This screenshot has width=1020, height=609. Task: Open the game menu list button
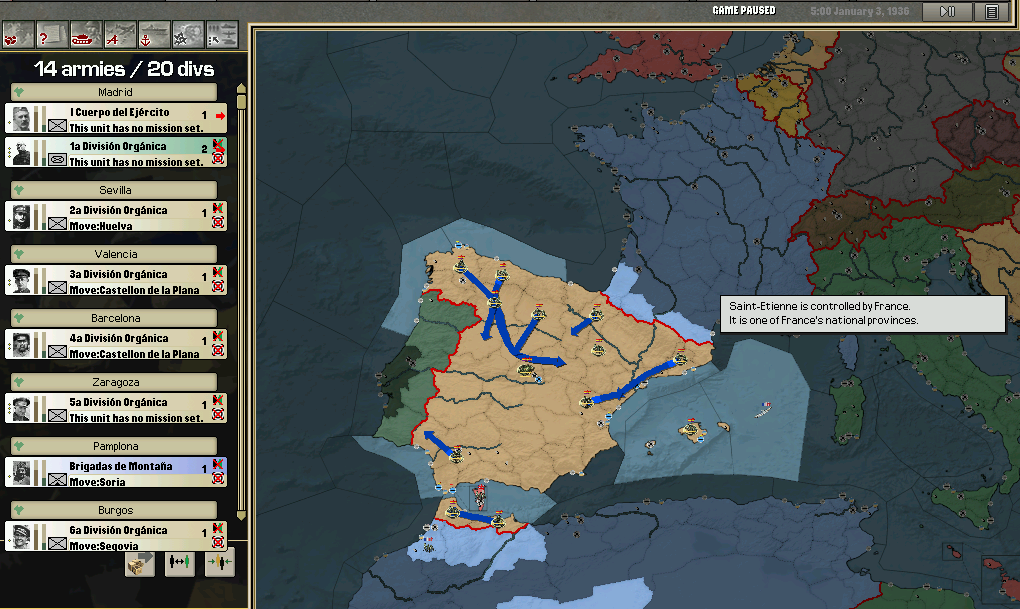991,12
